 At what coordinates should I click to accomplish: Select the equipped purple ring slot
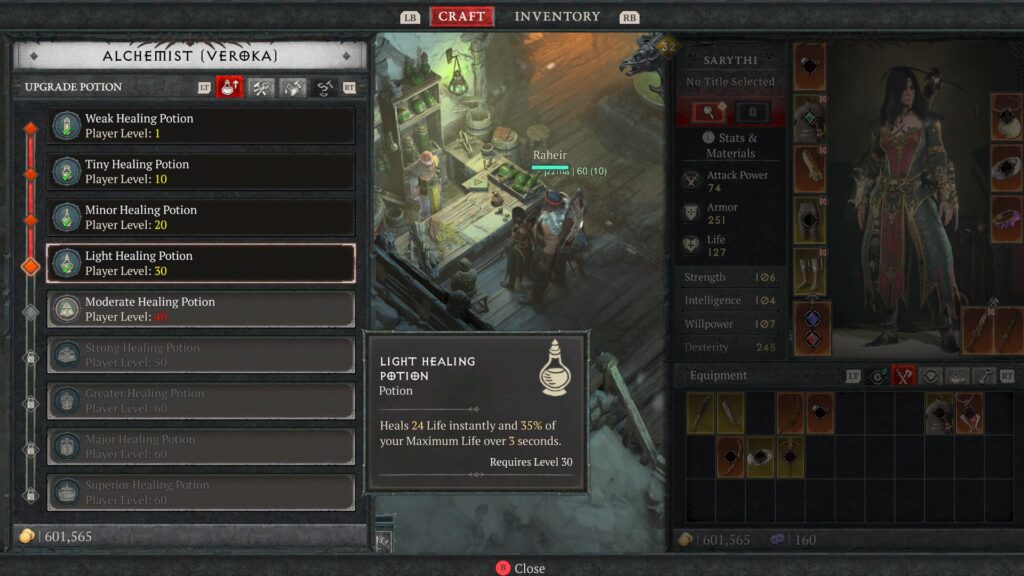tap(1006, 220)
